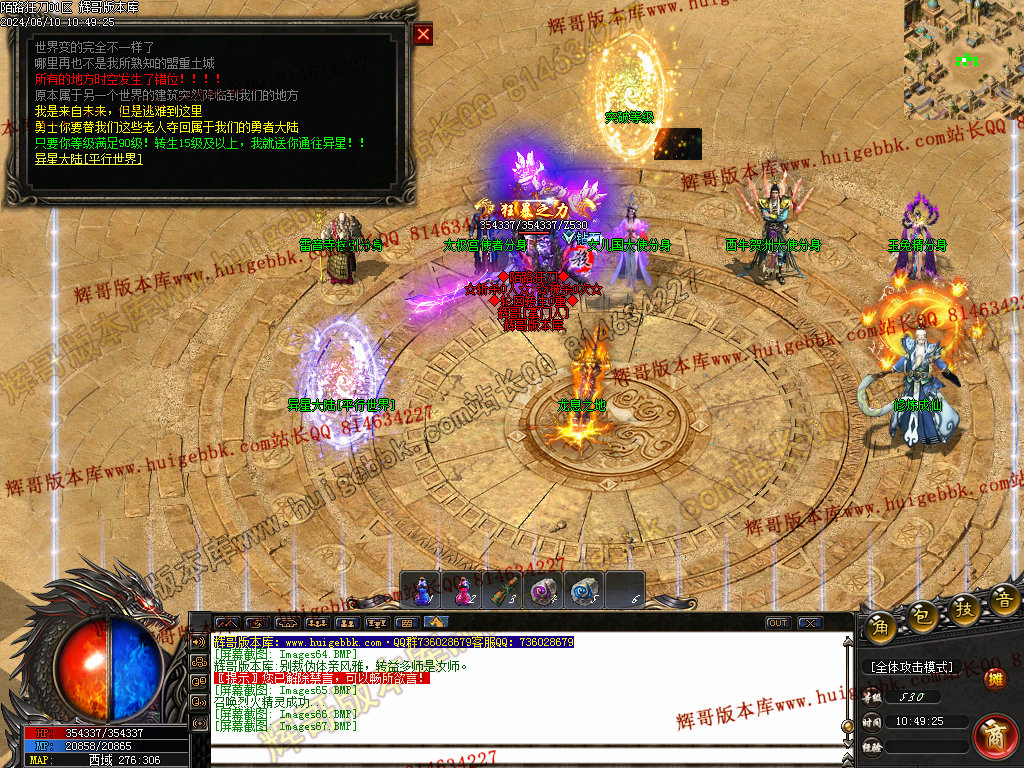Toggle sound with the 音 button
1024x768 pixels.
tap(1003, 600)
